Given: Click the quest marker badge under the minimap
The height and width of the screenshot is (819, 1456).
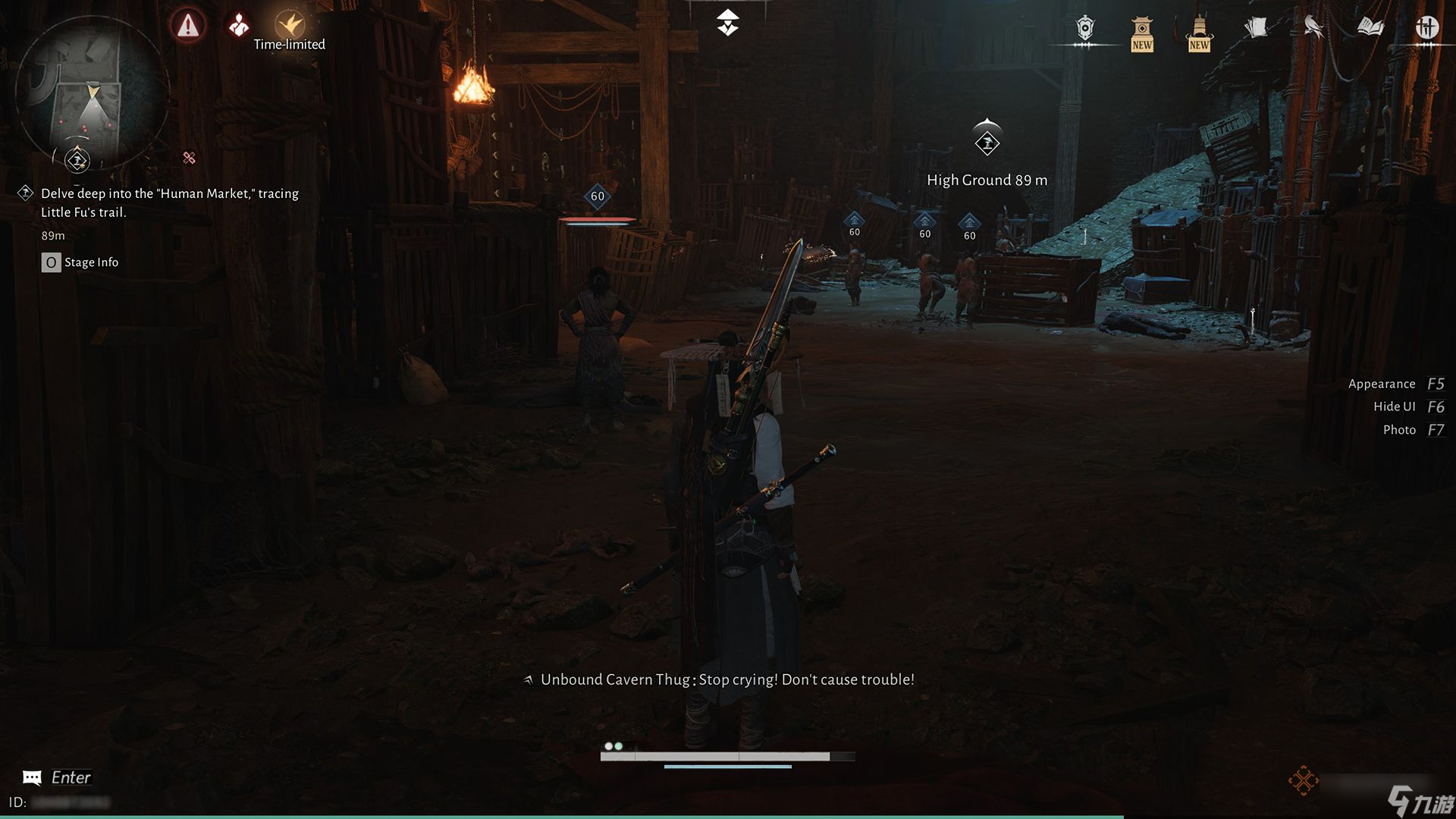Looking at the screenshot, I should coord(77,160).
